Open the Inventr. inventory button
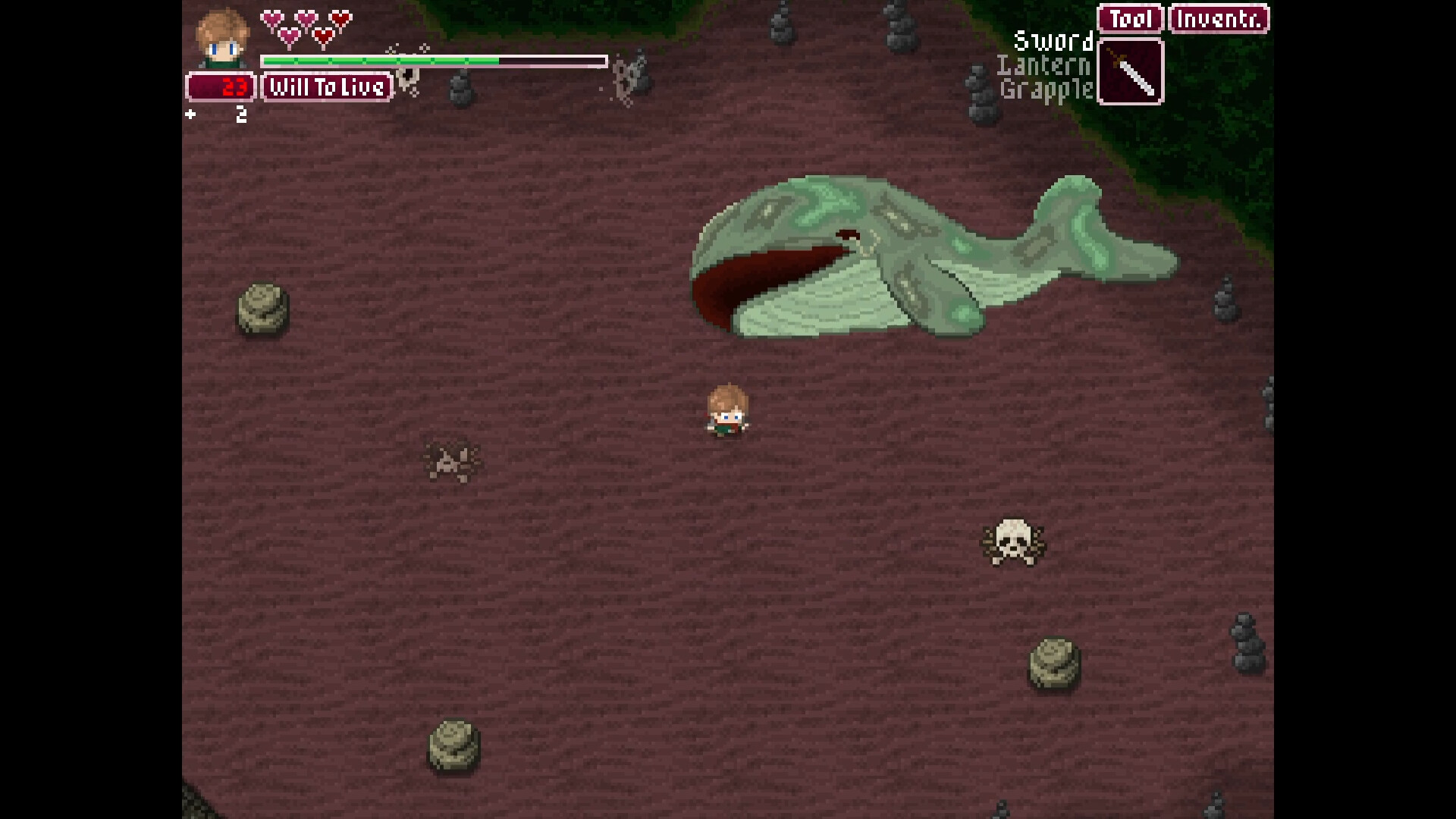The width and height of the screenshot is (1456, 819). click(1219, 19)
